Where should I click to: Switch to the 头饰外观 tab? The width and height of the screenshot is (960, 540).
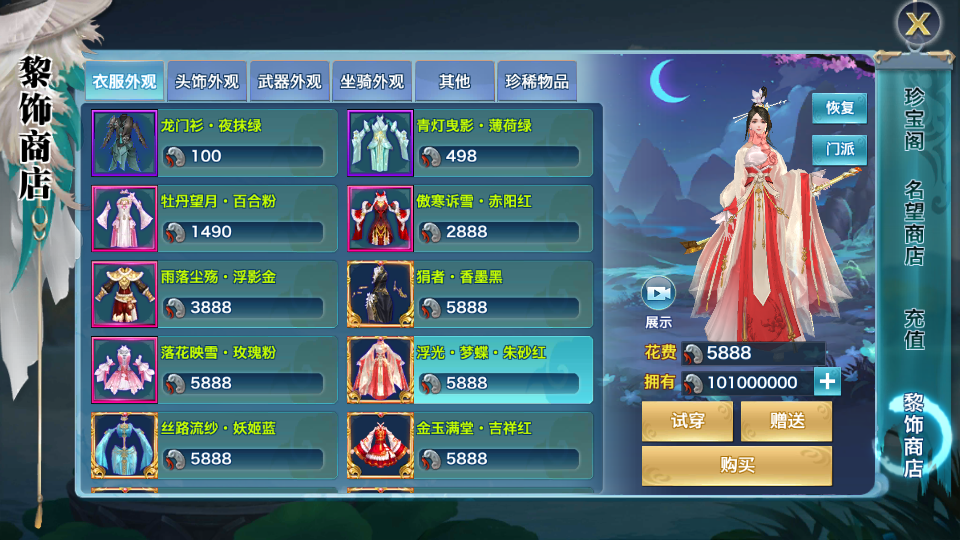pos(207,82)
